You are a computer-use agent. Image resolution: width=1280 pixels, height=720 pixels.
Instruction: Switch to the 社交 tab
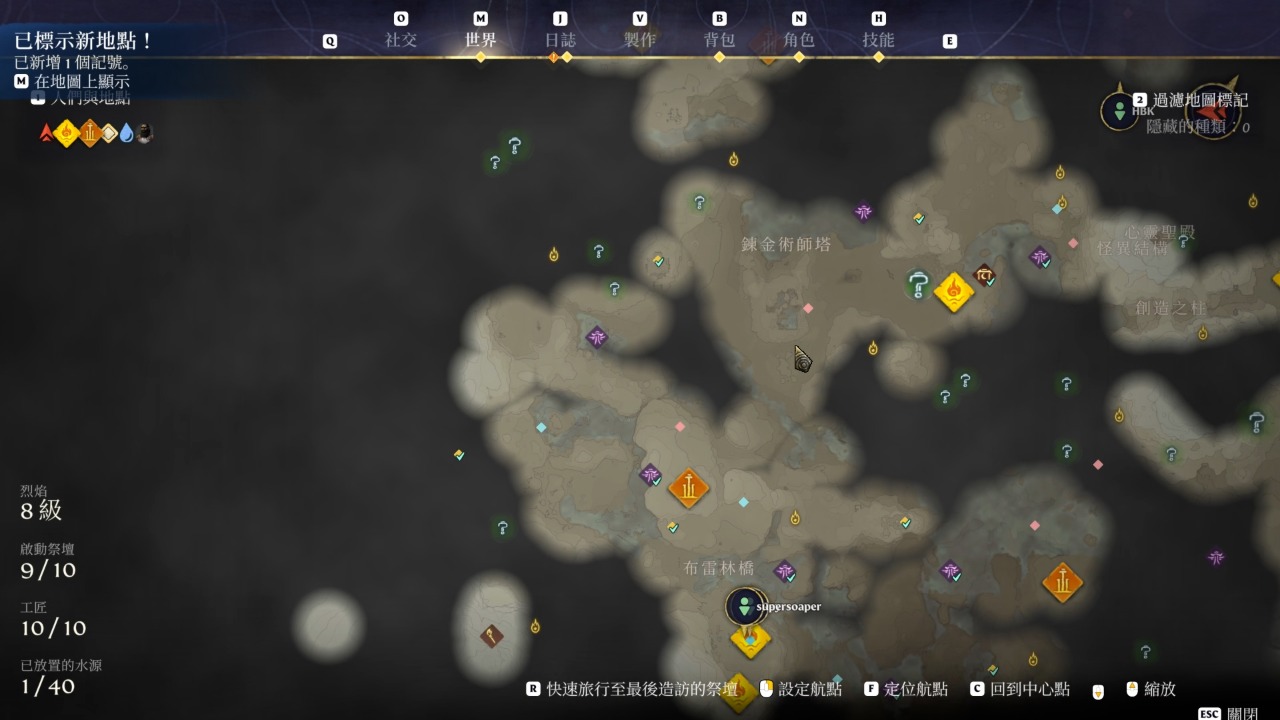[401, 41]
